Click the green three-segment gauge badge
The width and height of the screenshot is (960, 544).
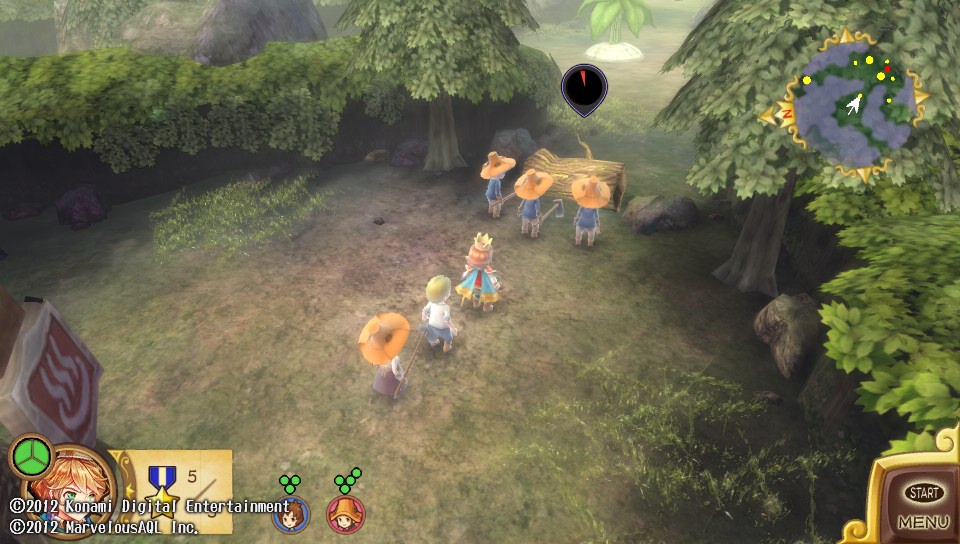tap(32, 457)
